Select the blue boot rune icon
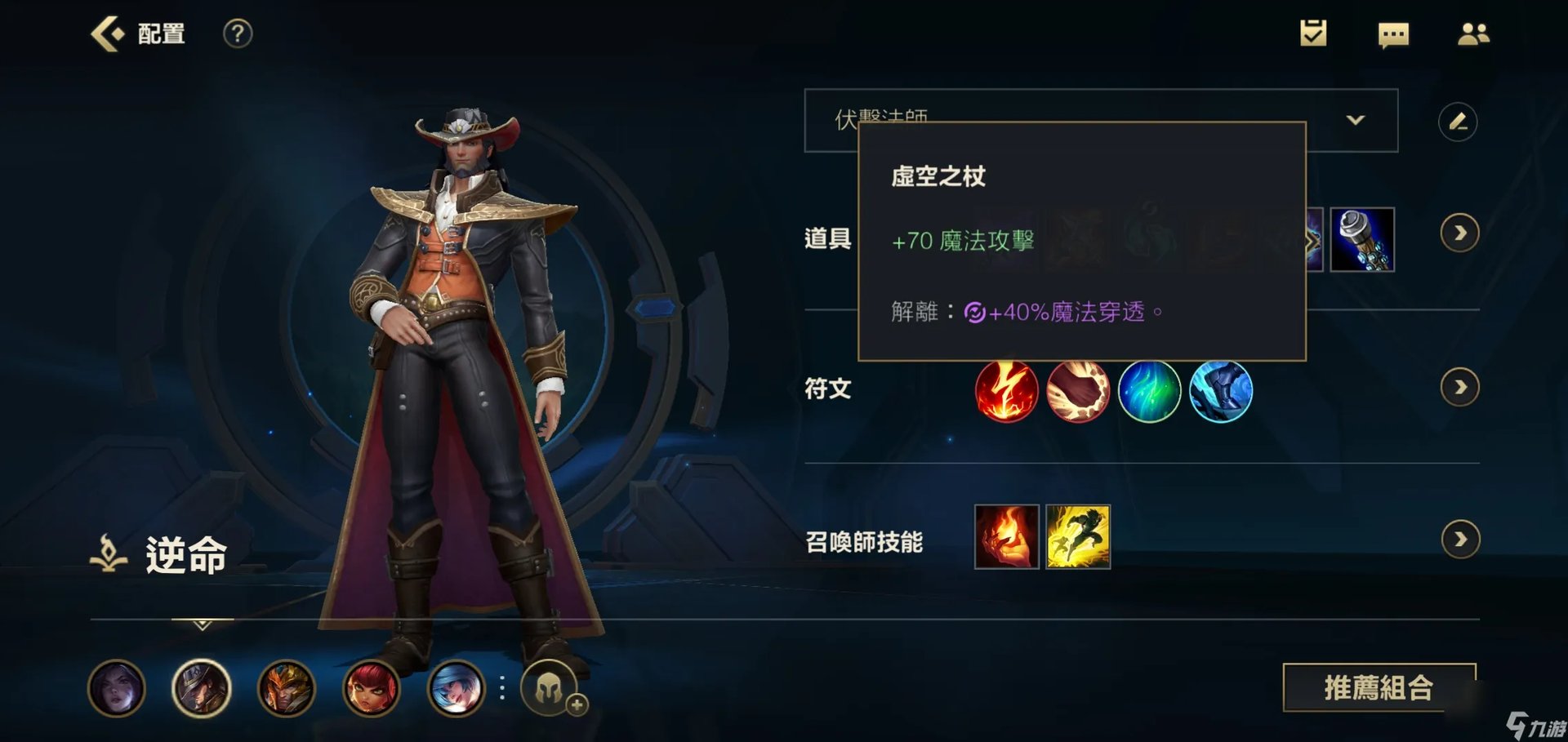This screenshot has width=1568, height=742. click(1223, 390)
